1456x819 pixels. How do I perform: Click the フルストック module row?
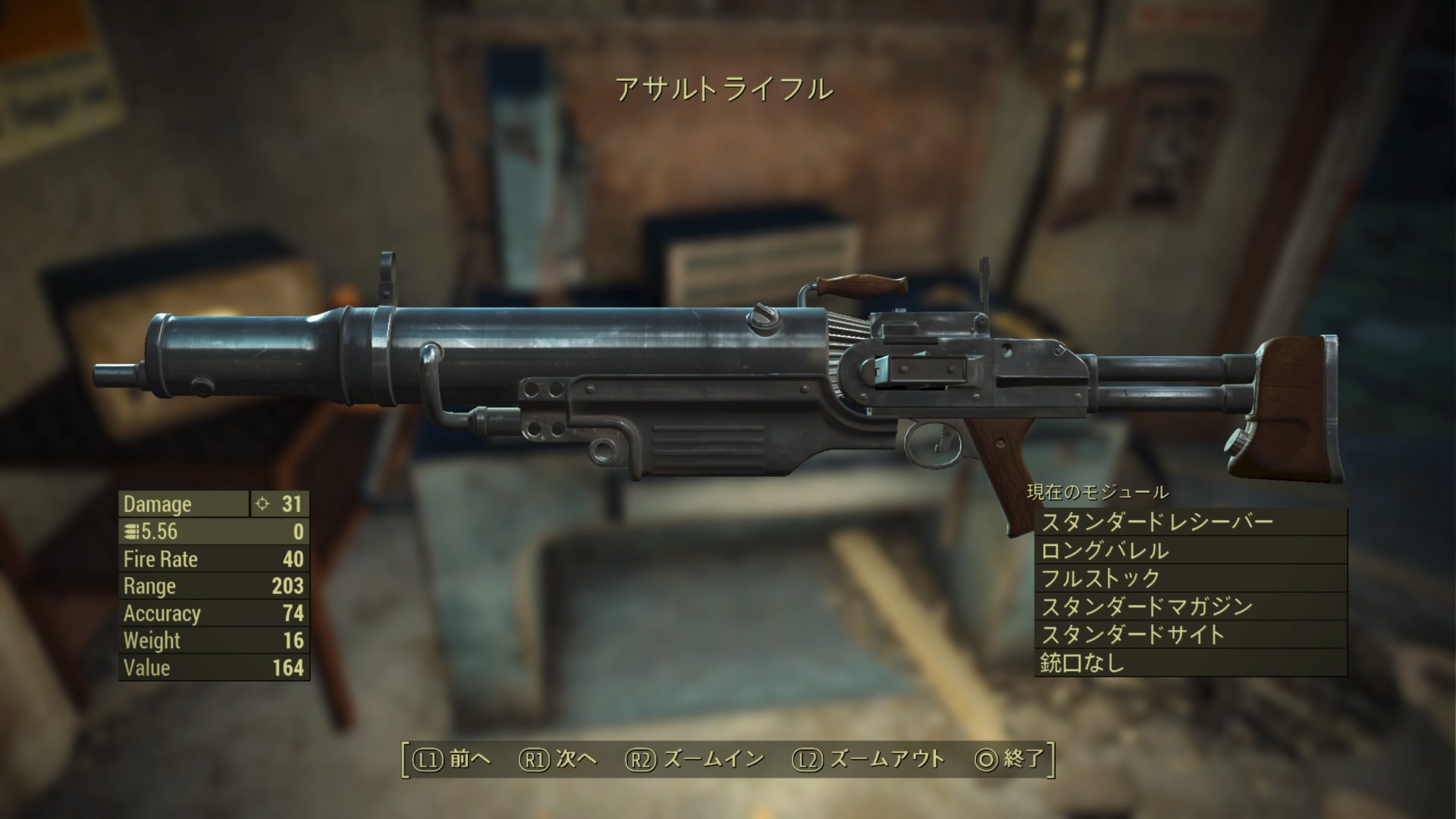click(x=1189, y=579)
